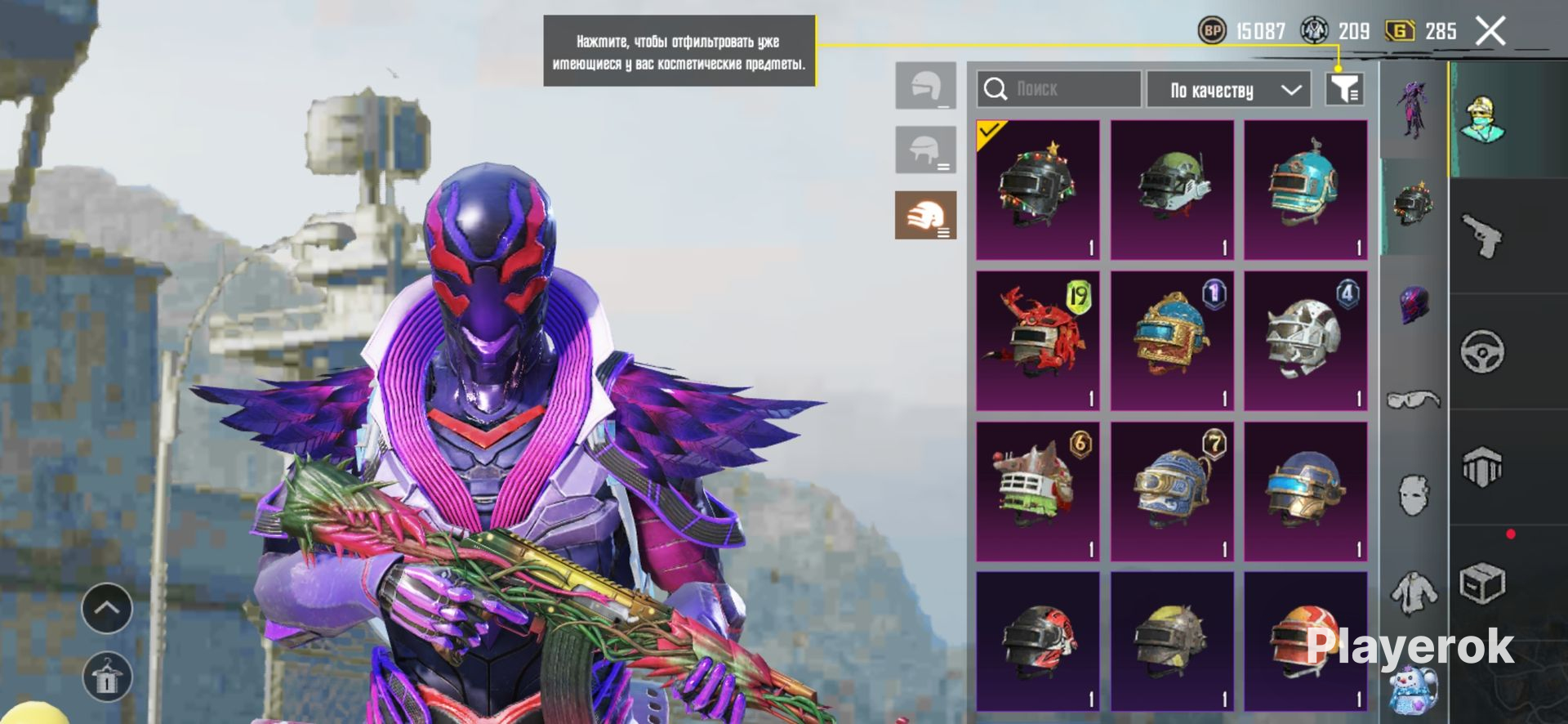Screen dimensions: 1568x724
Task: Switch to the level 3 helmet tab
Action: (x=925, y=216)
